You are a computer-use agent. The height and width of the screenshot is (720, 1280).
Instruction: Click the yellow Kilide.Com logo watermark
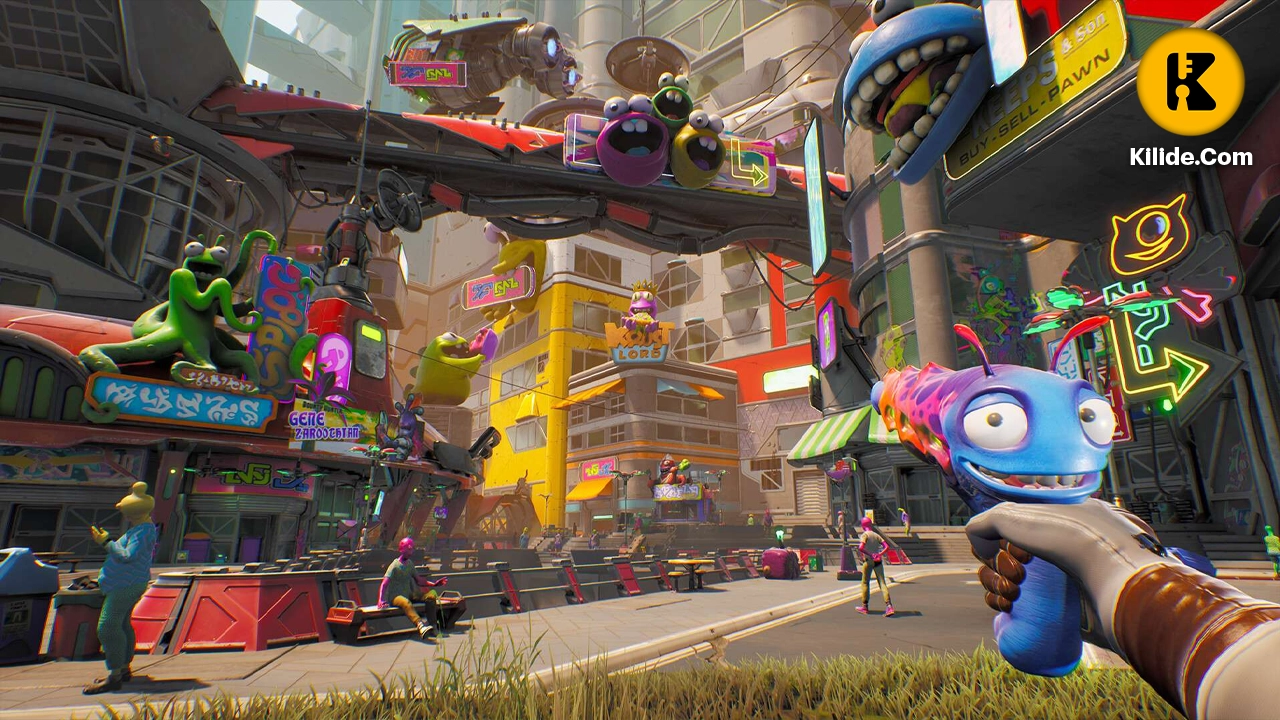1190,83
